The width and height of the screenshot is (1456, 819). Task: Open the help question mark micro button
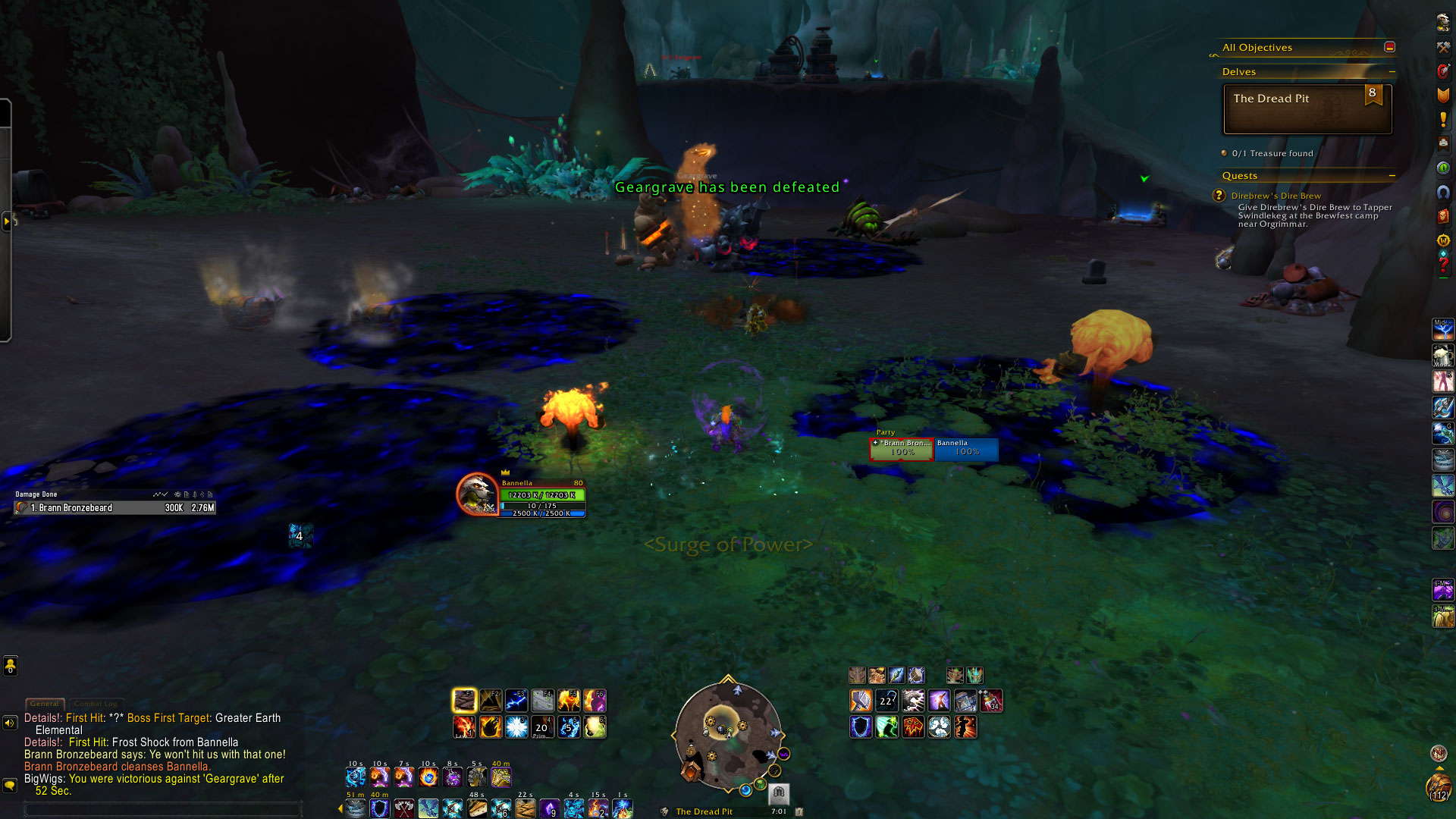click(1443, 265)
